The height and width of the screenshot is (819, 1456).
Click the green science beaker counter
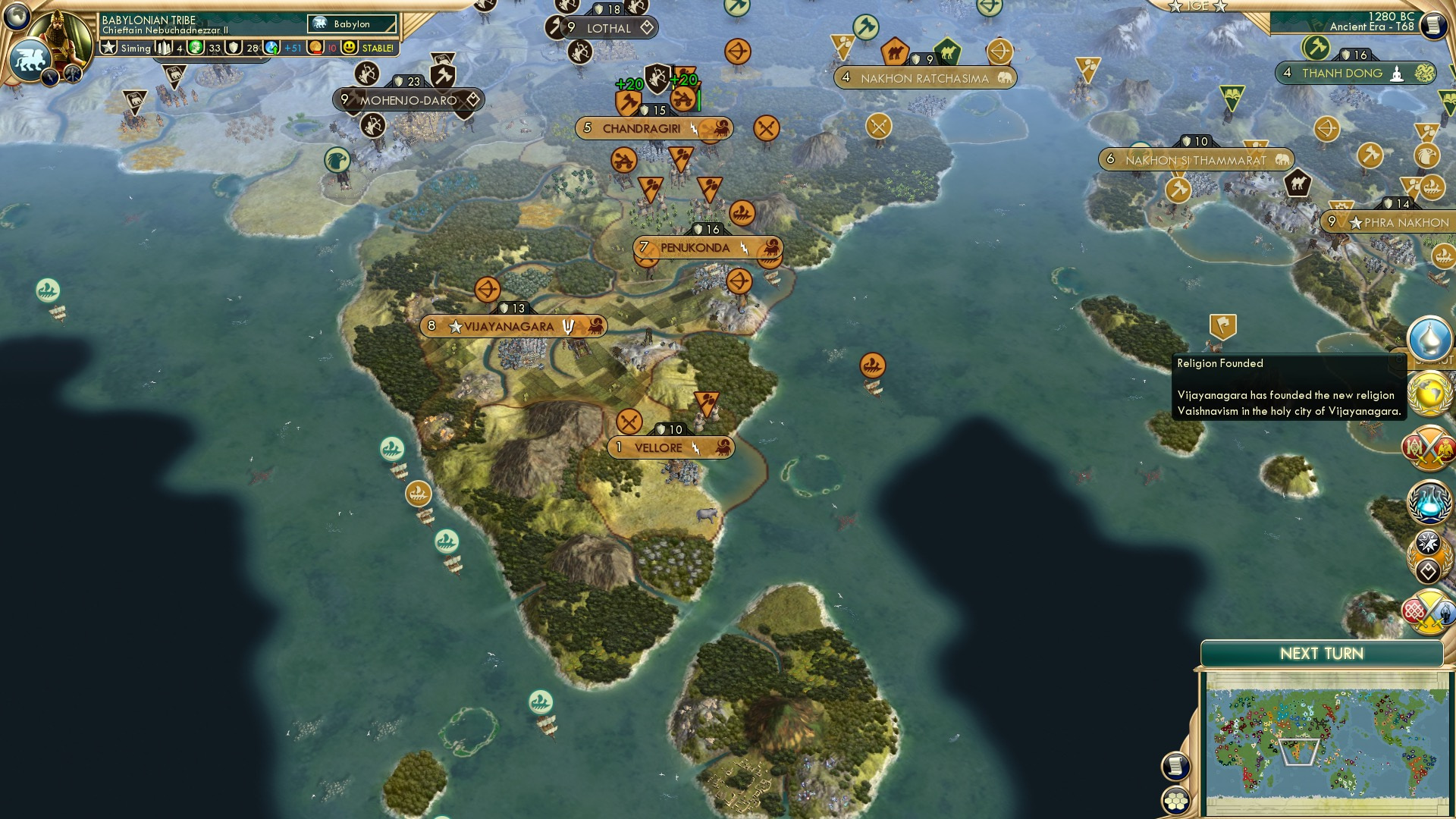[x=195, y=47]
